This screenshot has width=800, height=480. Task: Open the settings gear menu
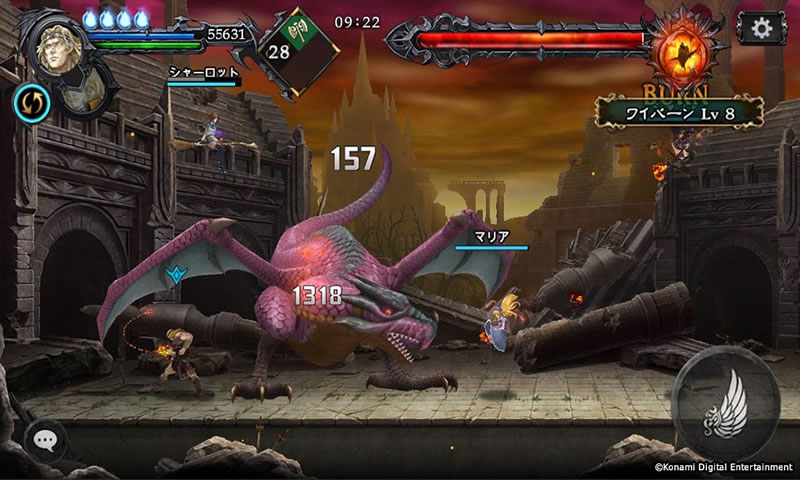click(x=762, y=27)
